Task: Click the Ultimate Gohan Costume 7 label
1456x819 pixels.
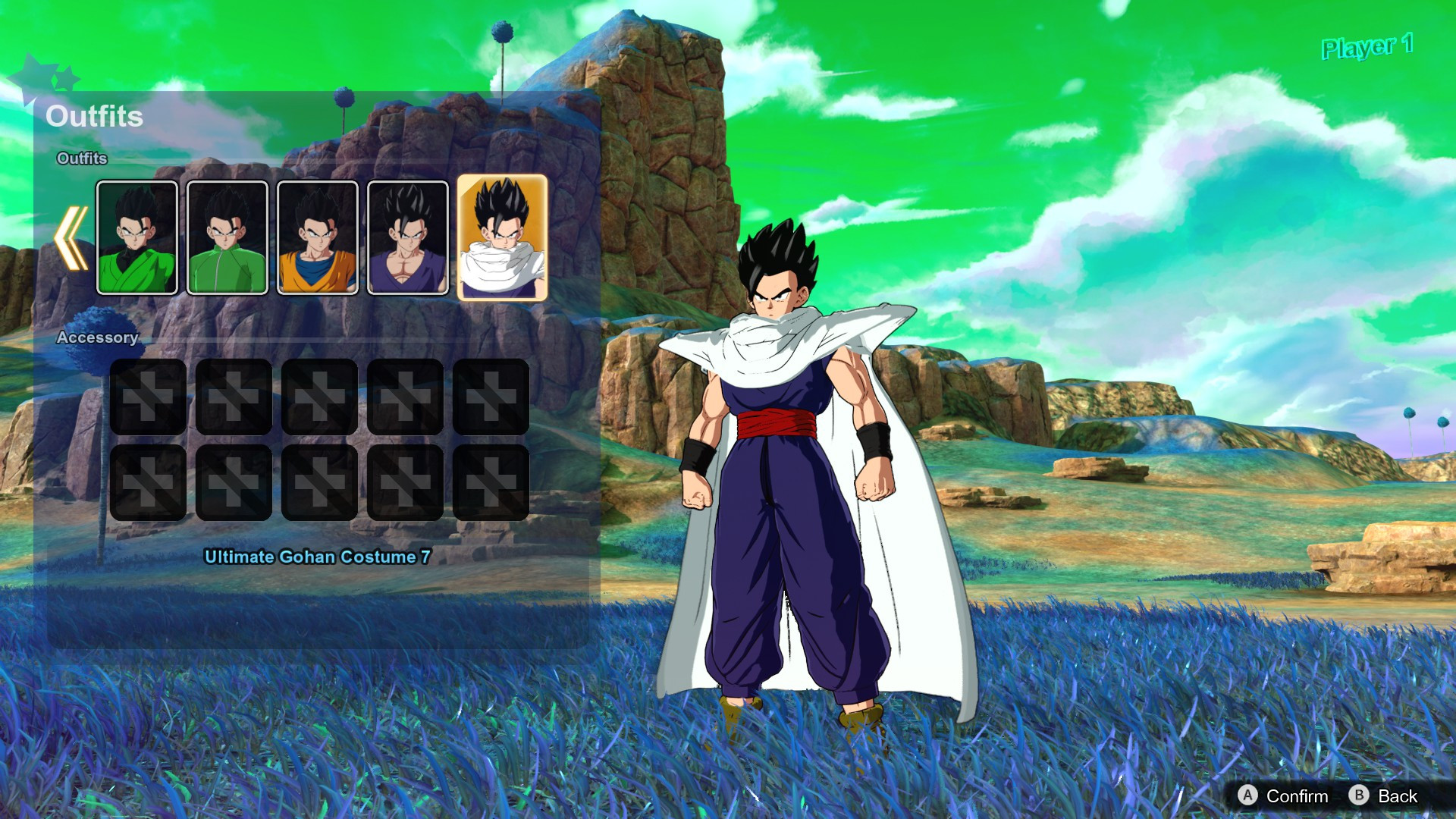Action: [x=315, y=555]
